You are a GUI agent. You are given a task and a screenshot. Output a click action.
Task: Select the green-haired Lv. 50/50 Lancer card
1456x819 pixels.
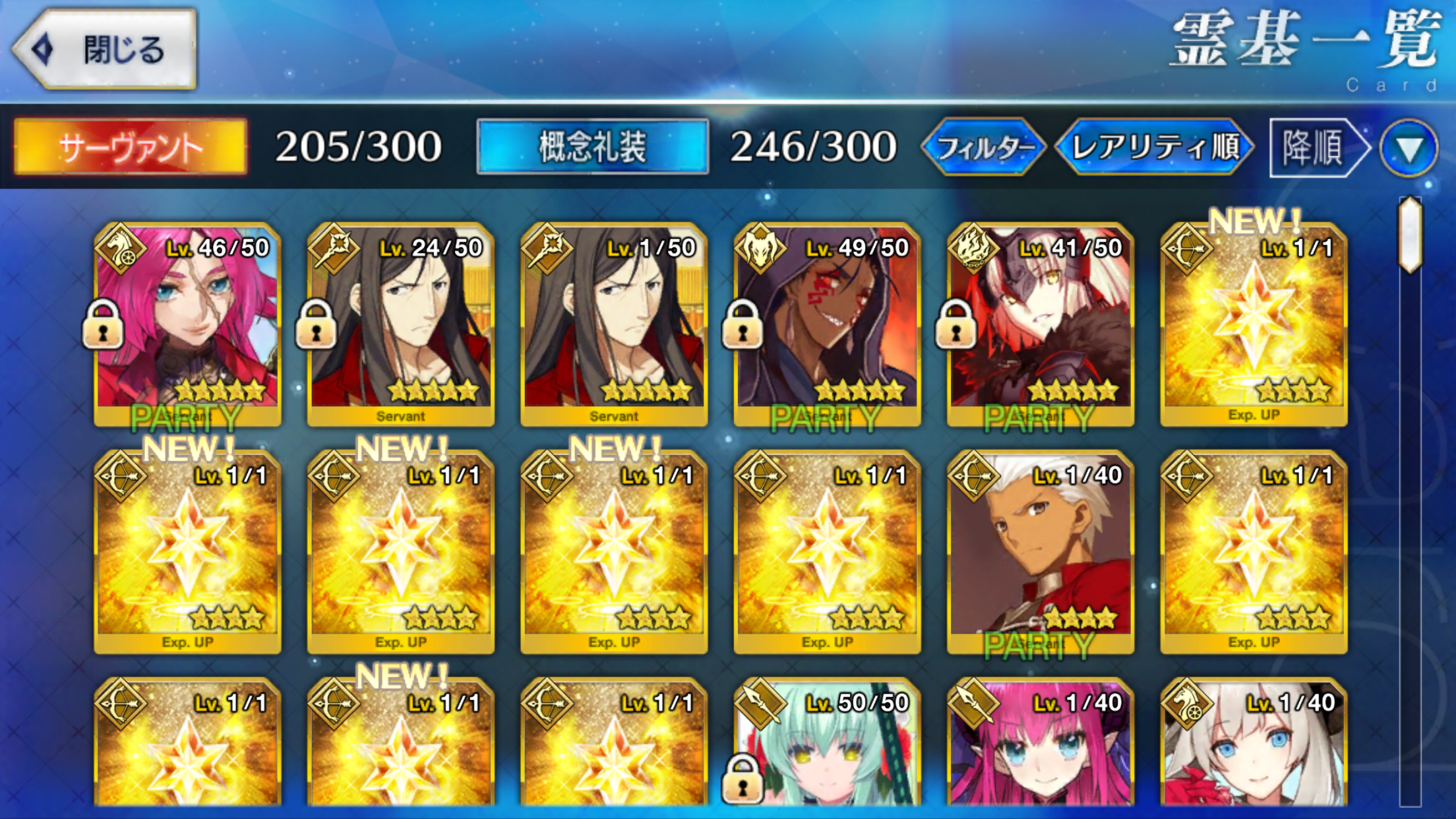(x=827, y=745)
